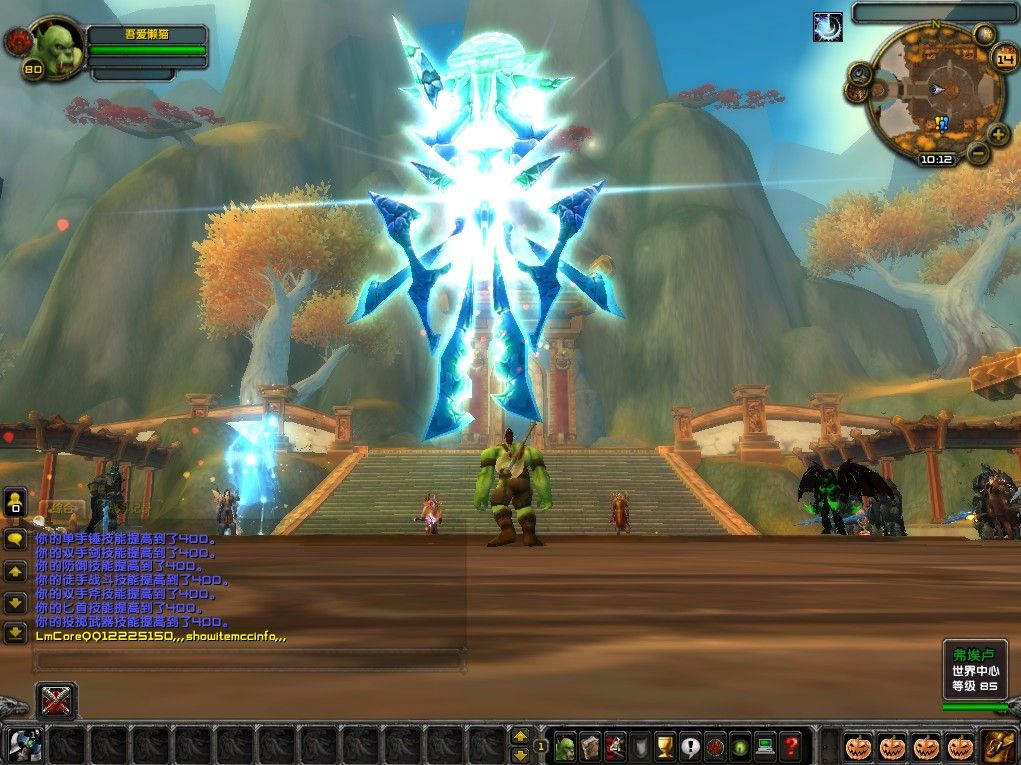
Task: Open the help red question mark button
Action: coord(791,746)
